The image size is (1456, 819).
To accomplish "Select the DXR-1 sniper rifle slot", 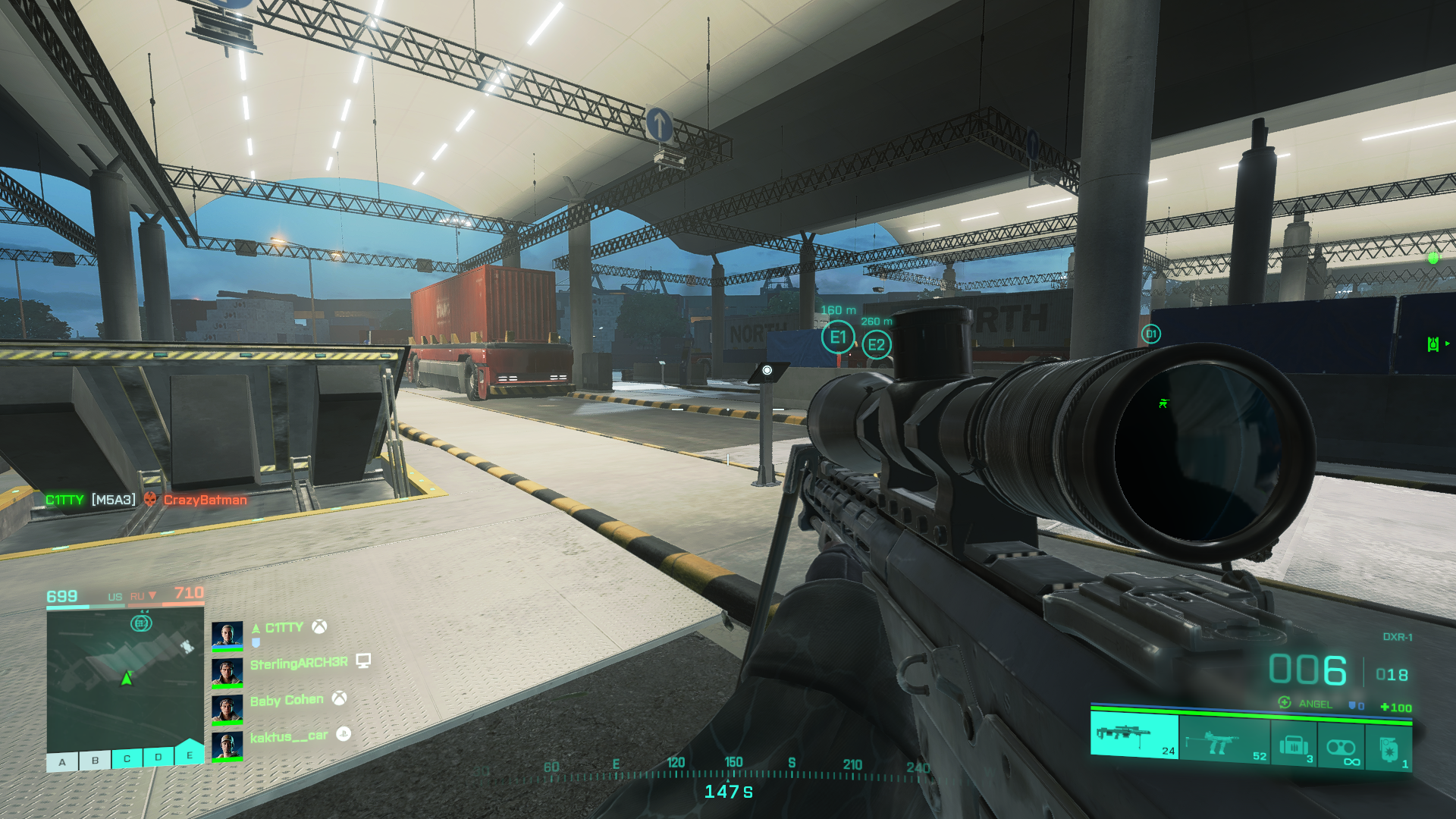I will tap(1134, 736).
